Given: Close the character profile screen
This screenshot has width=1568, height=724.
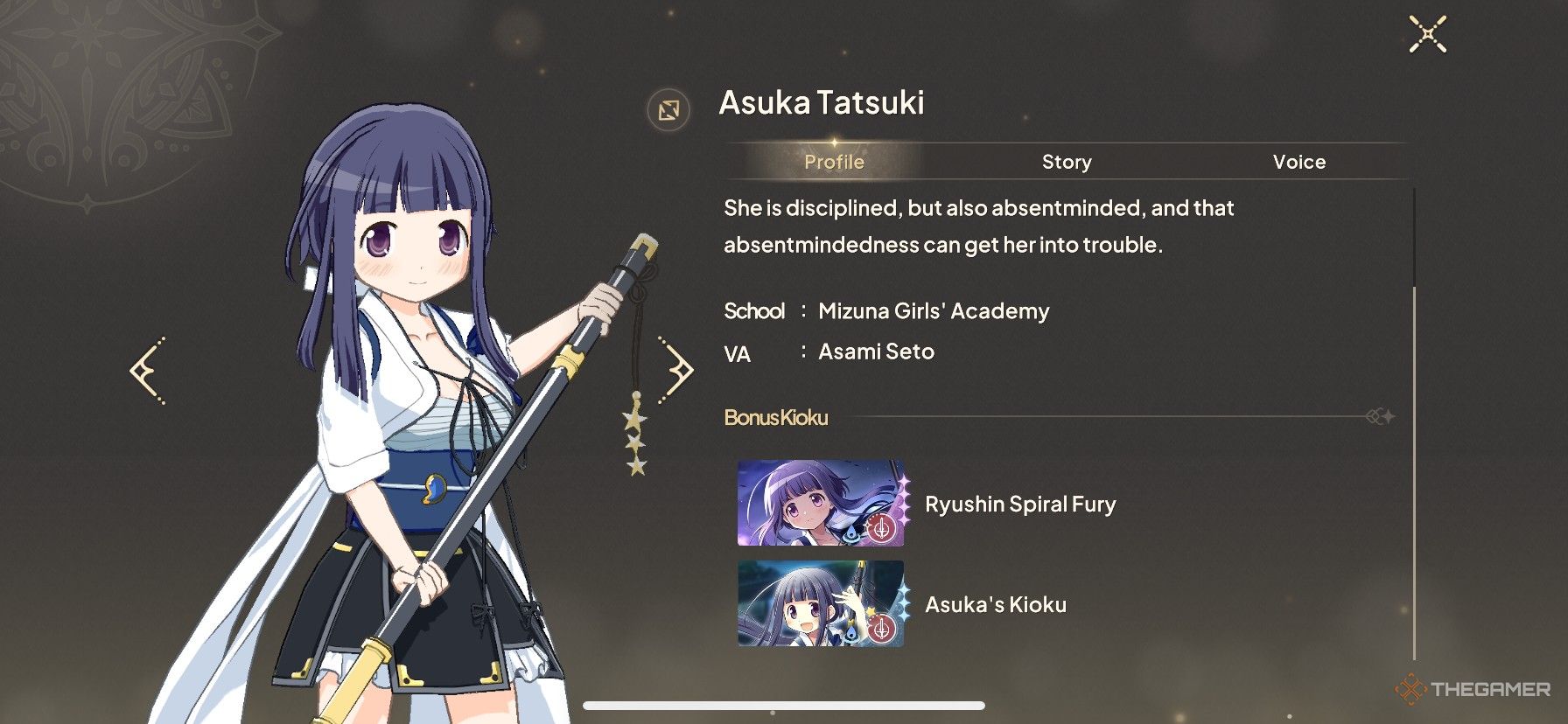Looking at the screenshot, I should click(x=1427, y=35).
